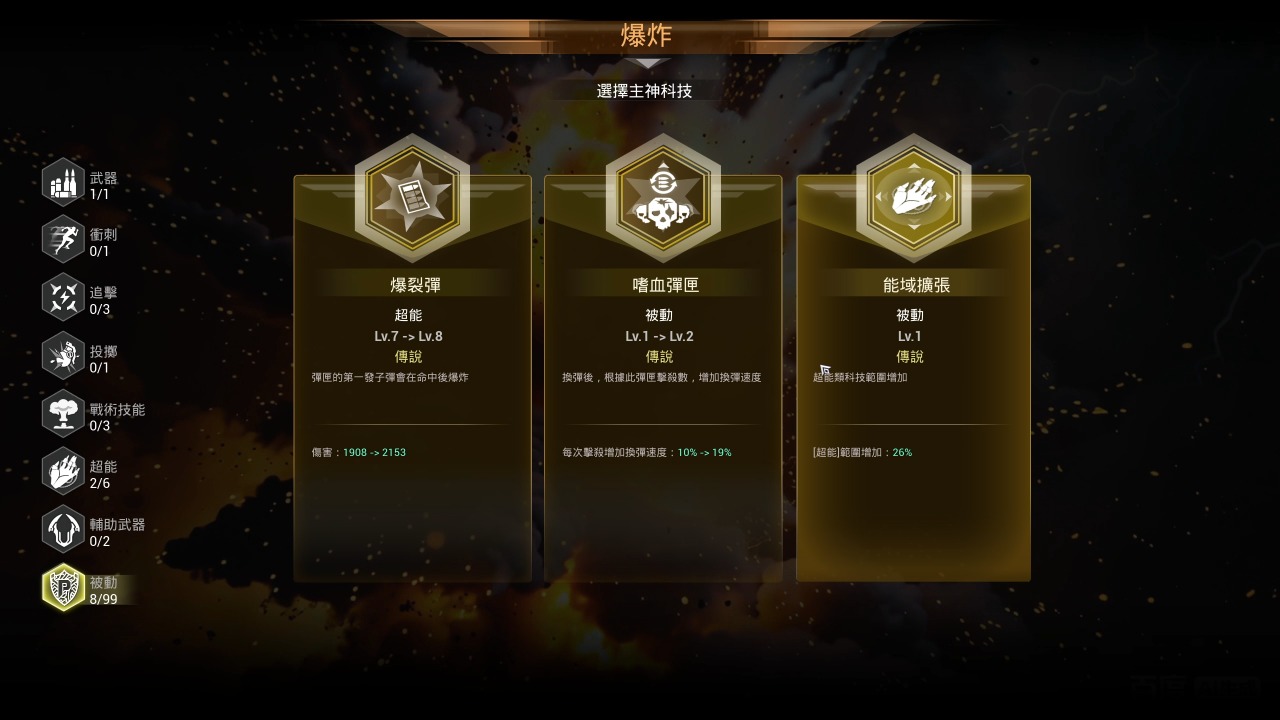Select the 嗜血彈匣 passive card
Image resolution: width=1280 pixels, height=720 pixels.
click(x=662, y=380)
